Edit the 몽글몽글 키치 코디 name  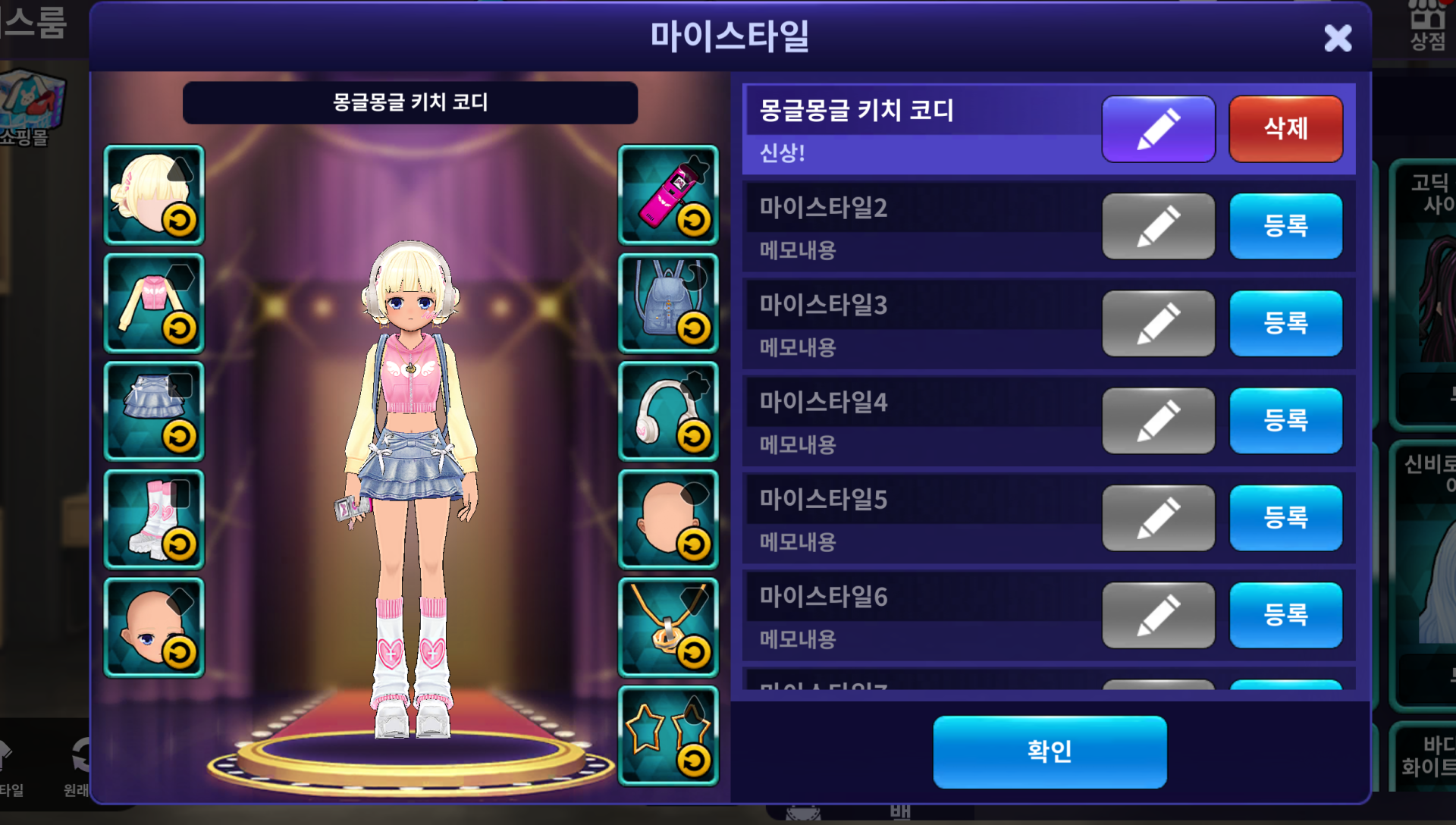pyautogui.click(x=1158, y=129)
